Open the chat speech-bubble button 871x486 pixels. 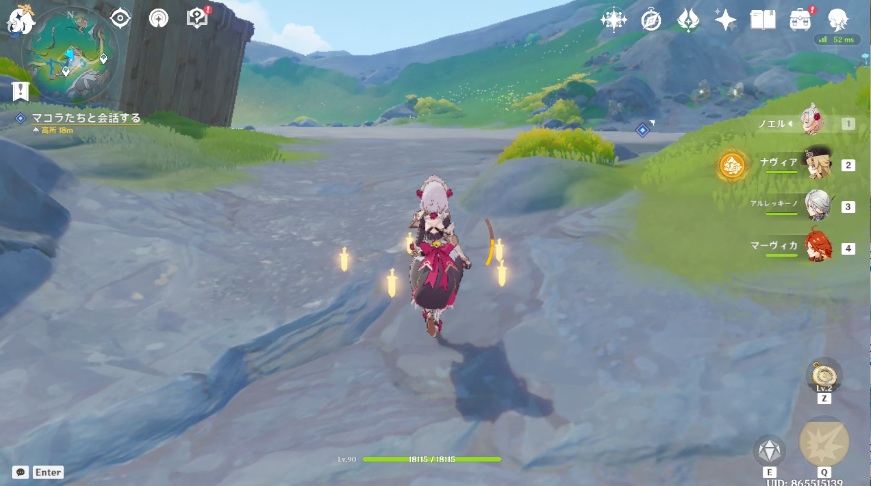(20, 472)
